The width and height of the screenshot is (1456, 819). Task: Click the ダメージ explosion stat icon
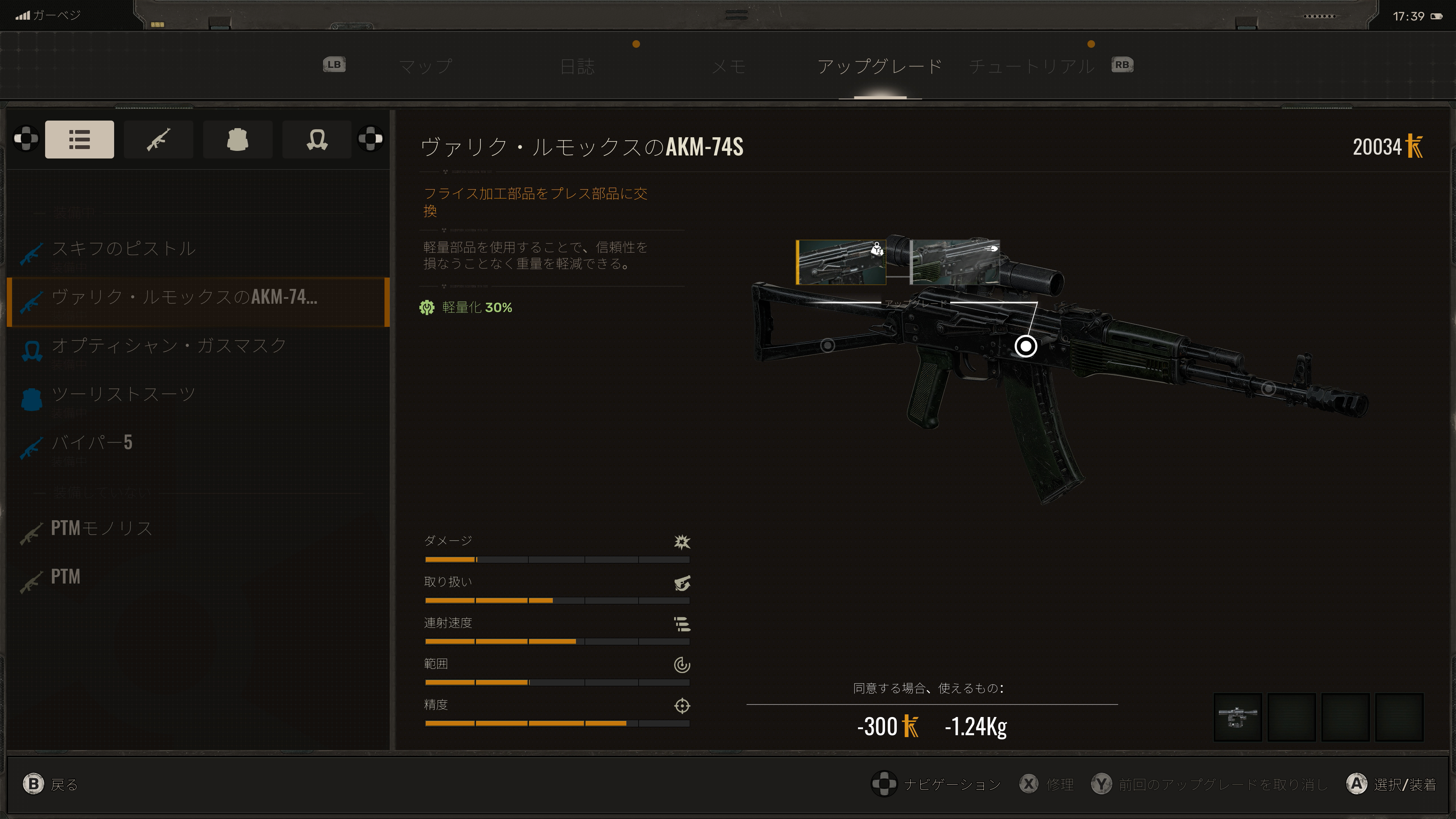682,542
